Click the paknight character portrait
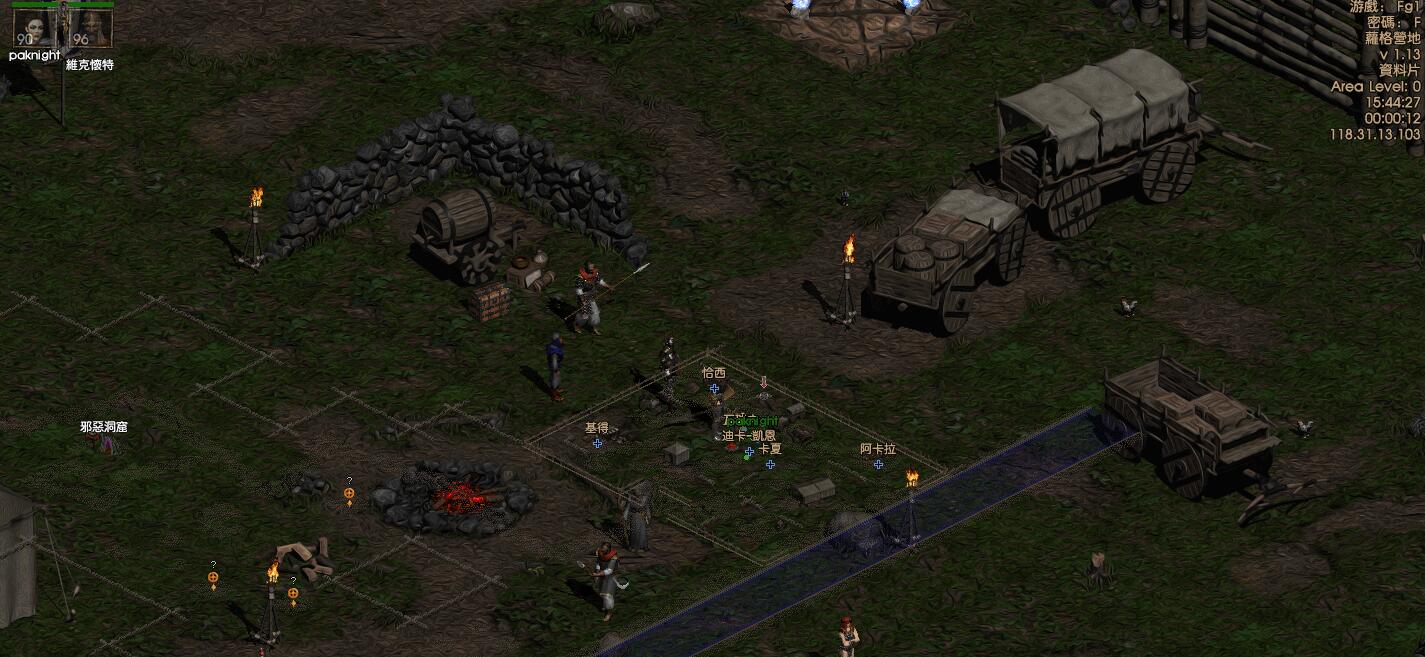This screenshot has height=657, width=1425. tap(33, 27)
